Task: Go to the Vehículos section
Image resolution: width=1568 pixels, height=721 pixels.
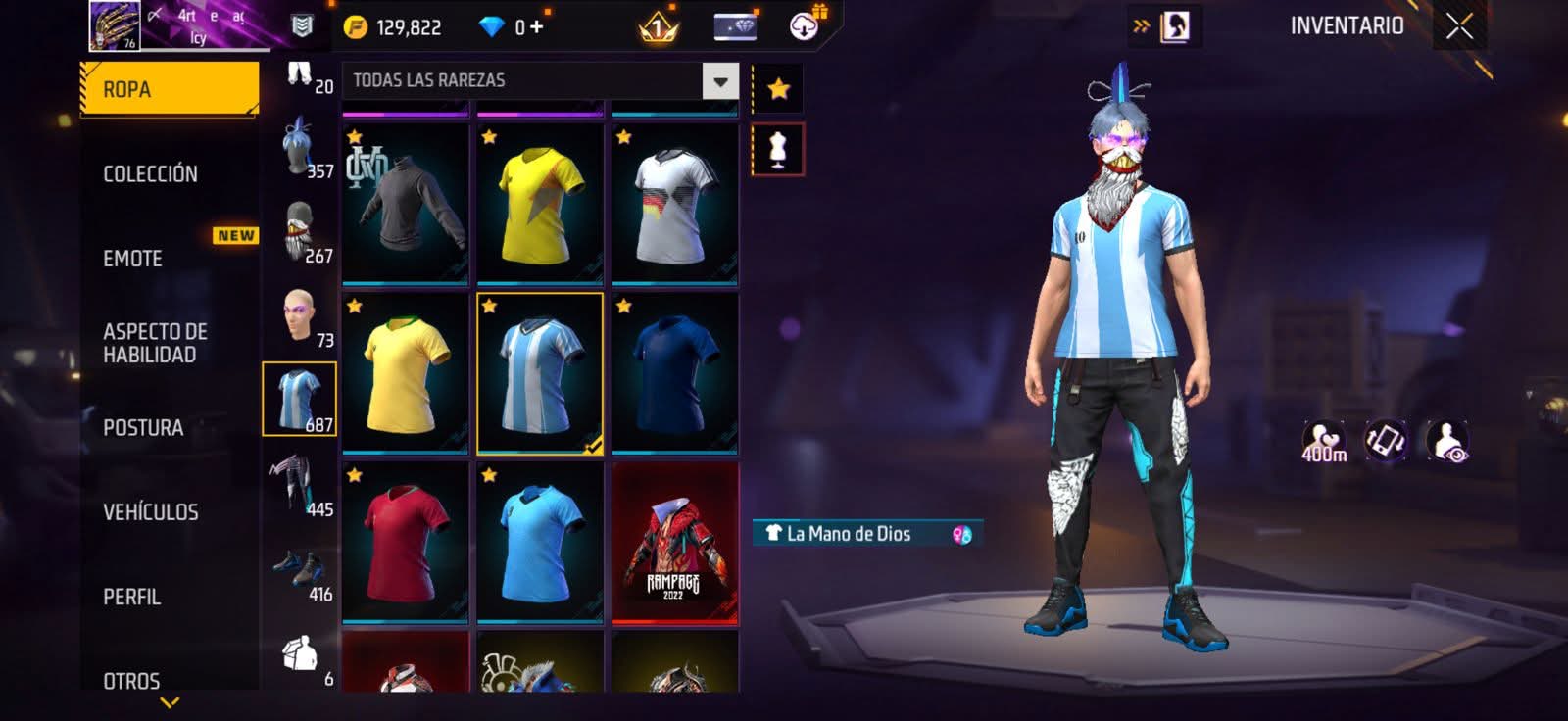Action: click(151, 512)
